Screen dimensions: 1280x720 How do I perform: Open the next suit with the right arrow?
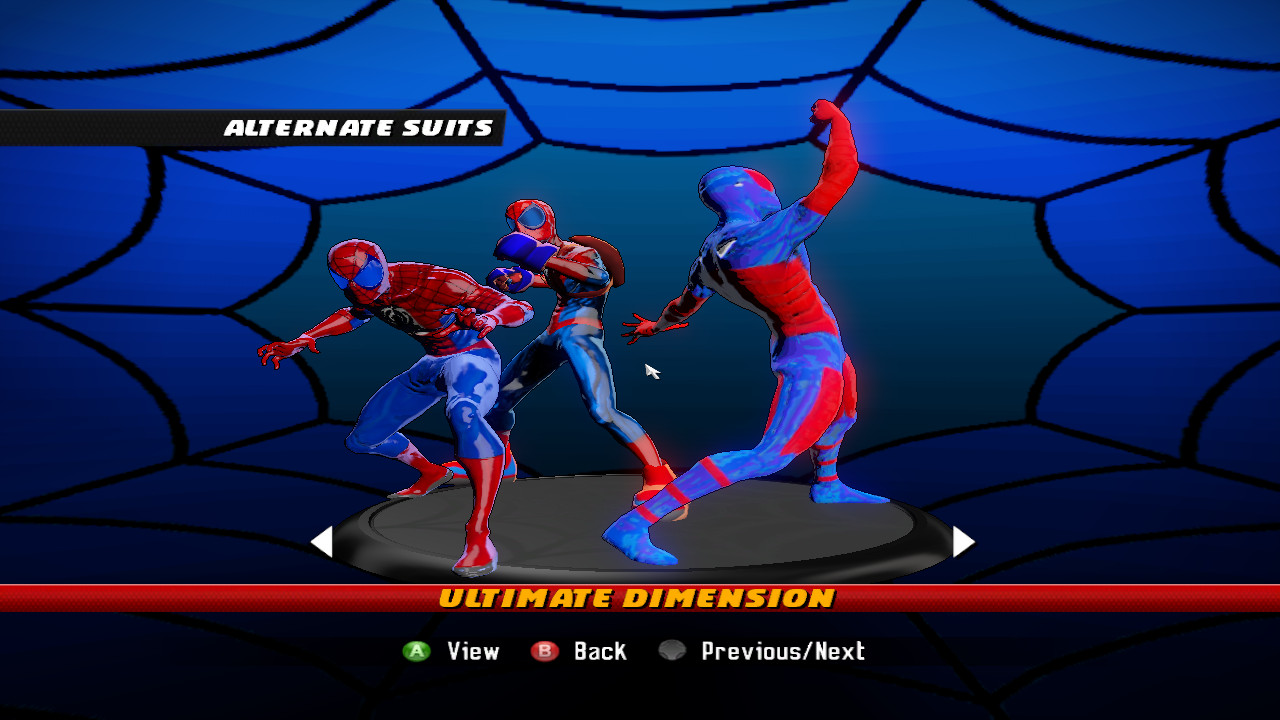962,543
